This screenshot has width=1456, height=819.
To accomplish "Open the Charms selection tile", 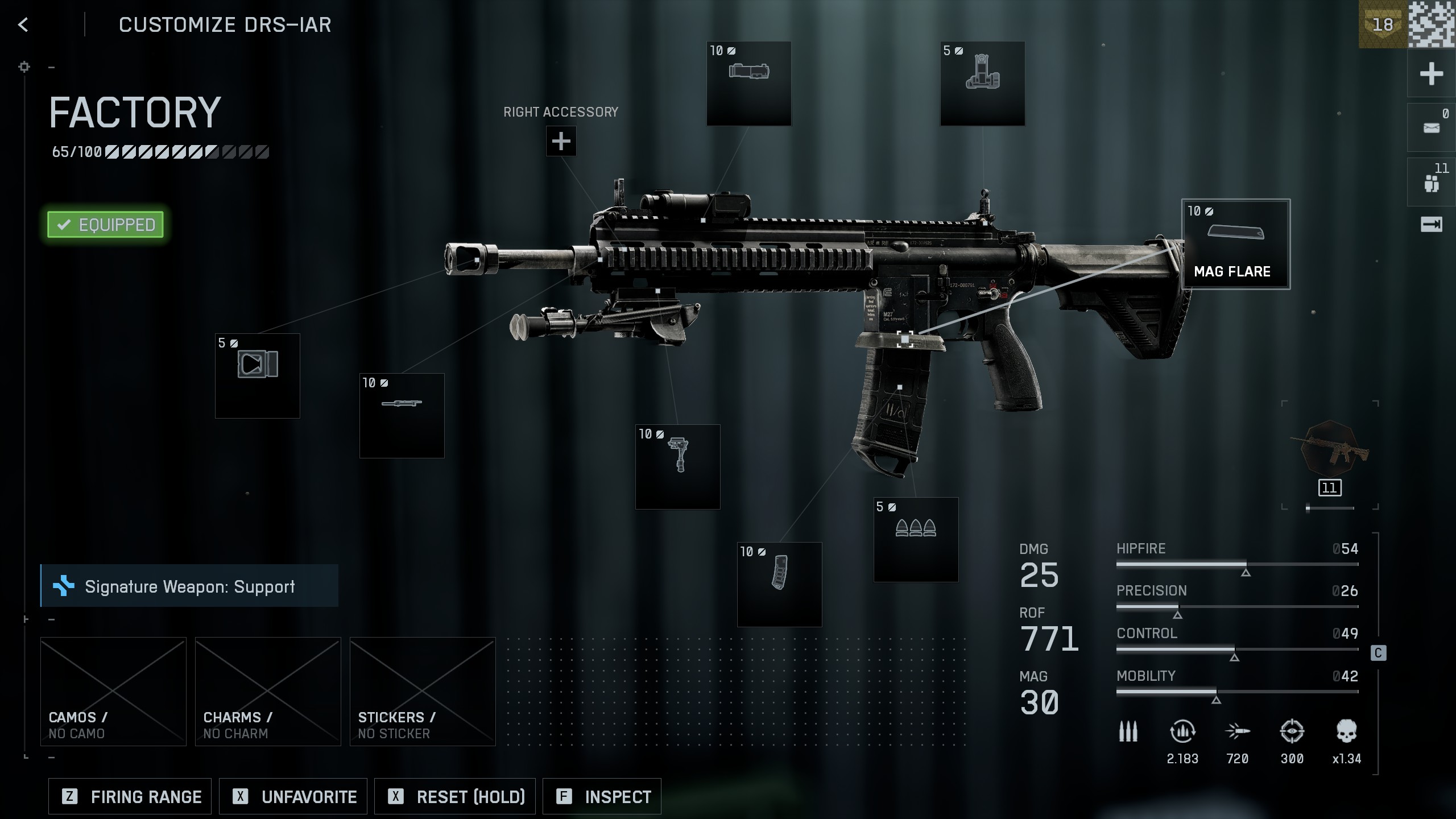I will coord(268,691).
